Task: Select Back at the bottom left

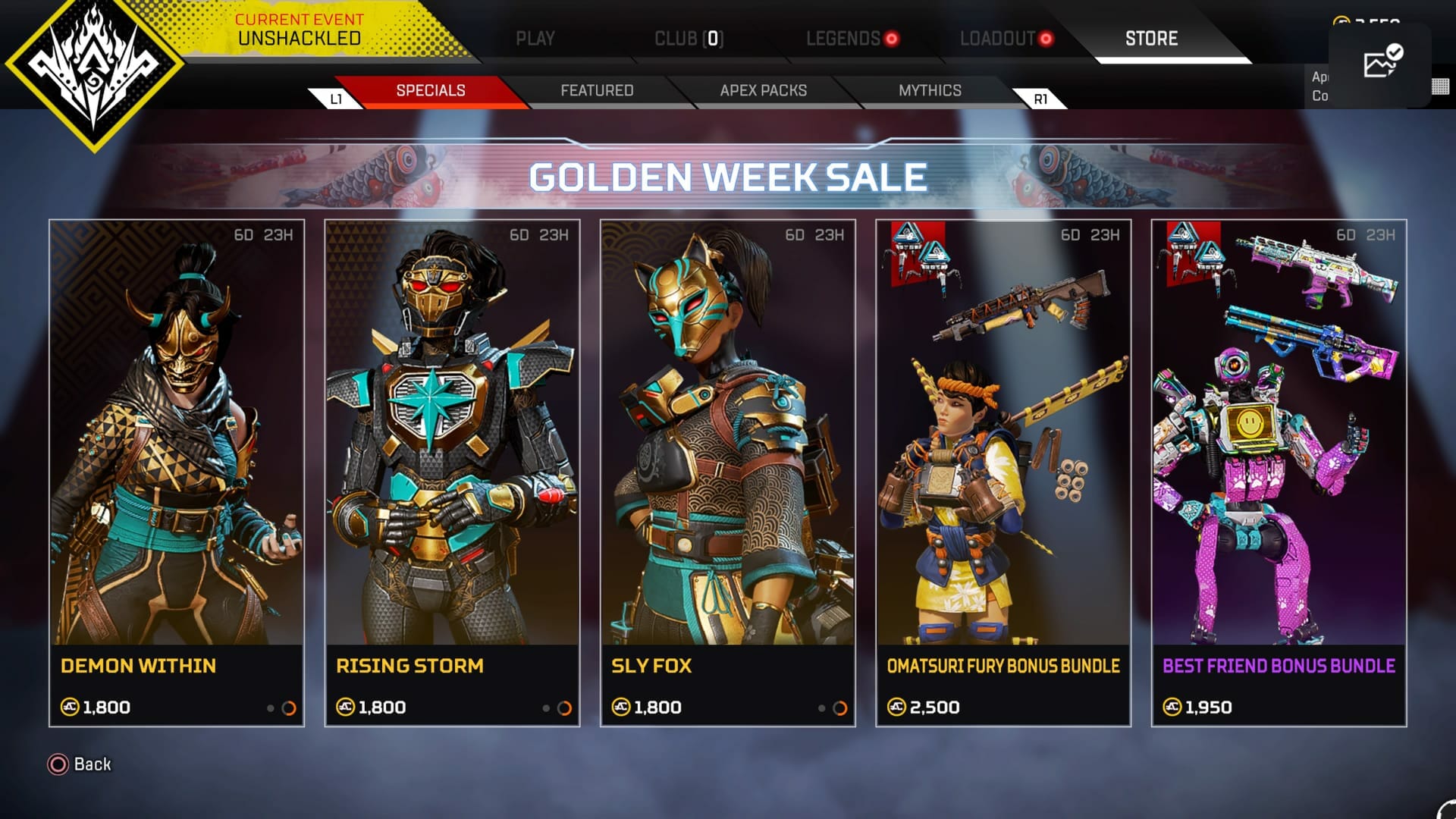Action: point(91,764)
